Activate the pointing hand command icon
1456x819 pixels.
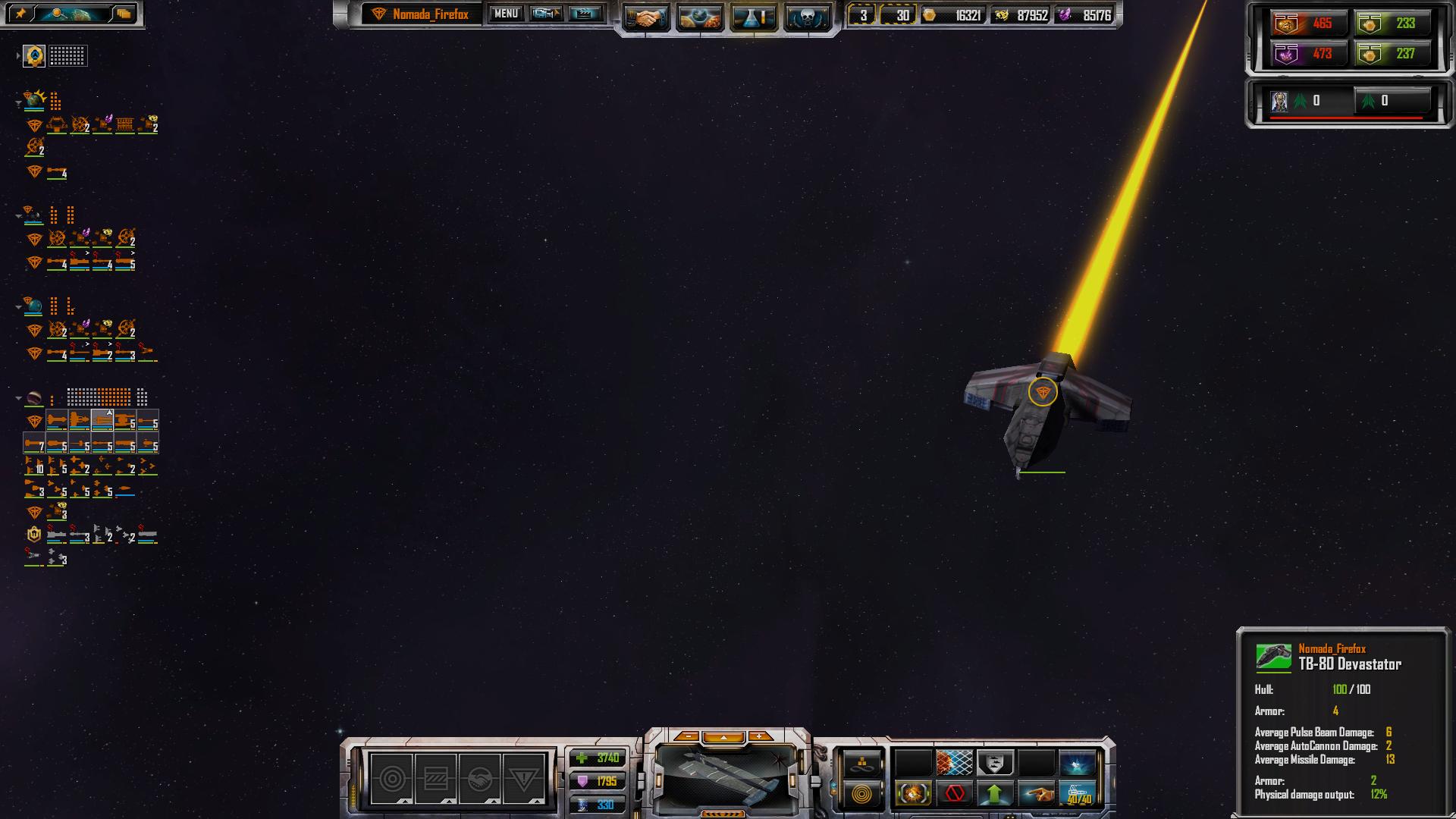[x=1036, y=794]
